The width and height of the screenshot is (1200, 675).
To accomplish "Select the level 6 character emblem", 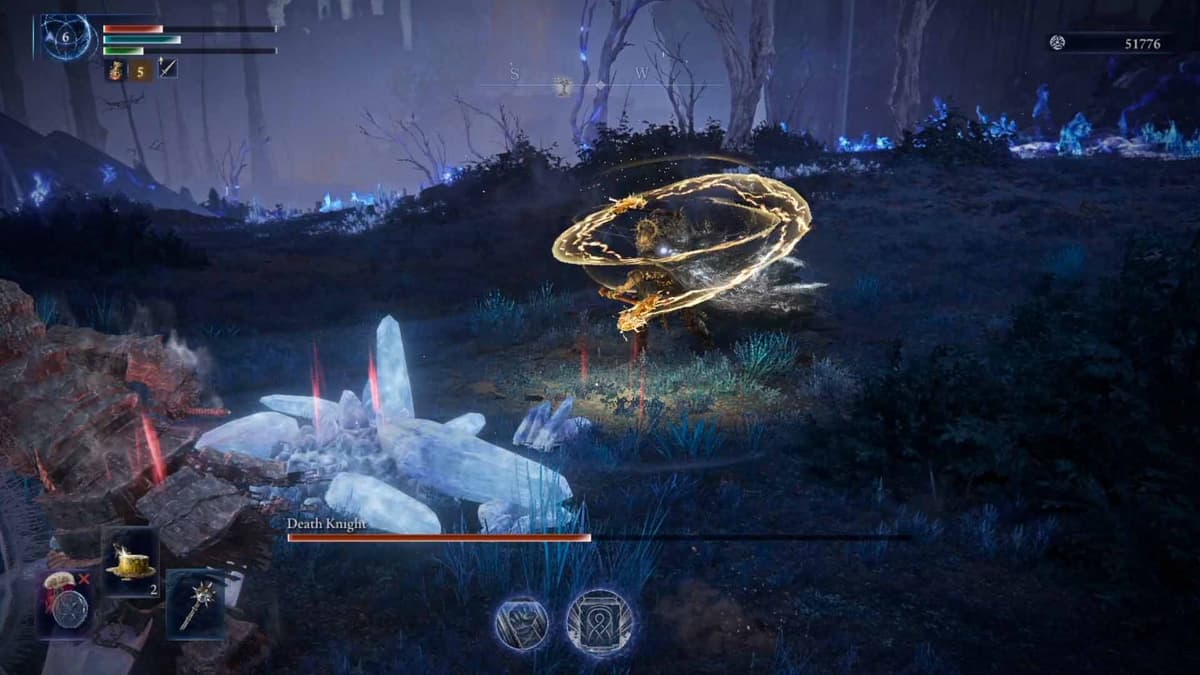I will [67, 37].
